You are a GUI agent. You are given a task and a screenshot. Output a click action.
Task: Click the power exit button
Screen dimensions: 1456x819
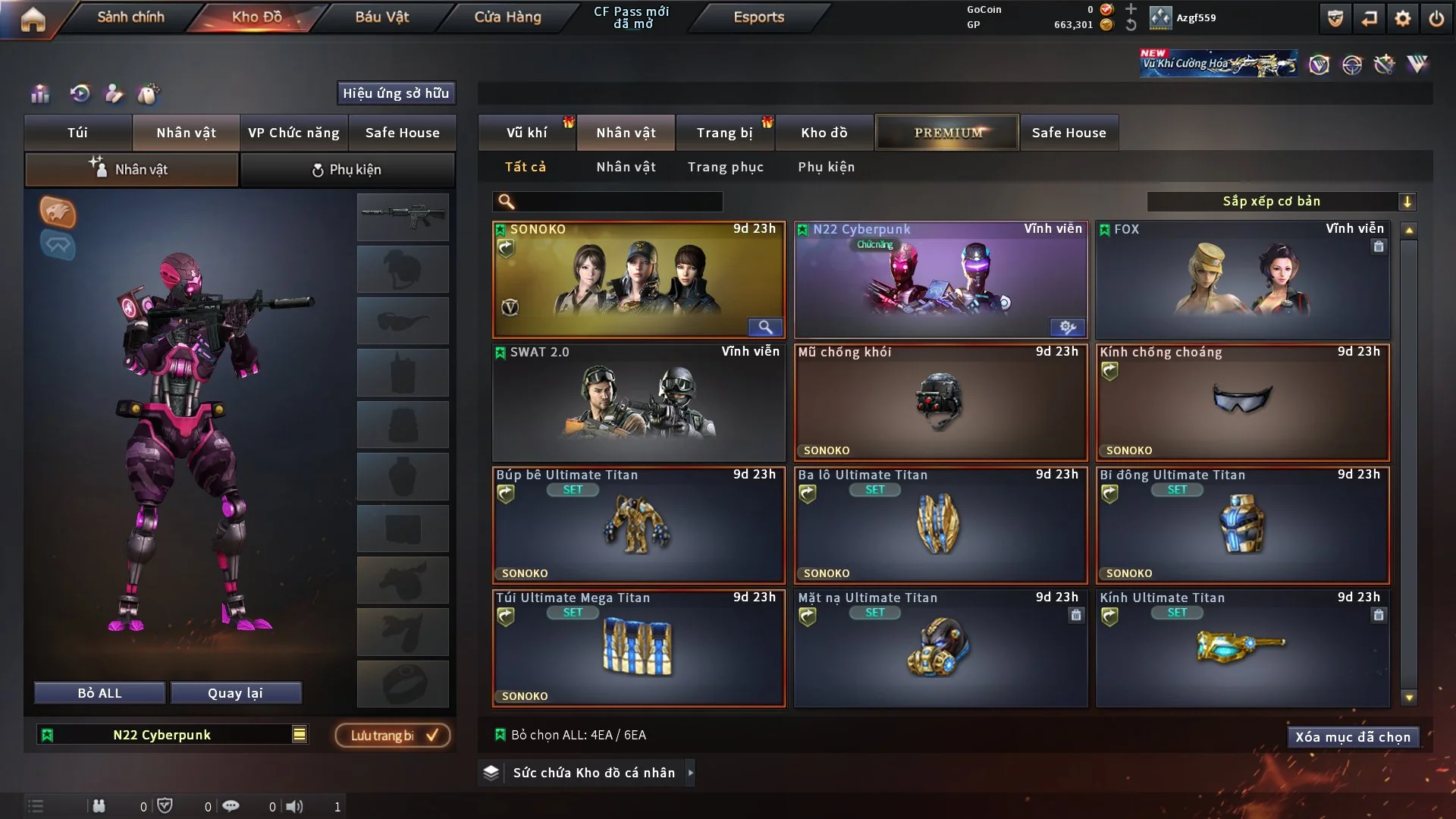[x=1436, y=18]
